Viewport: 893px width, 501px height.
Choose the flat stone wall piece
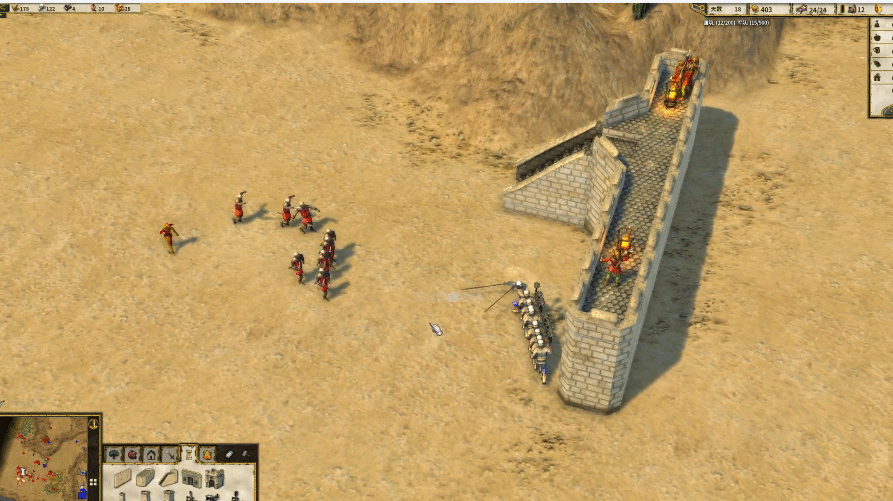pos(123,478)
